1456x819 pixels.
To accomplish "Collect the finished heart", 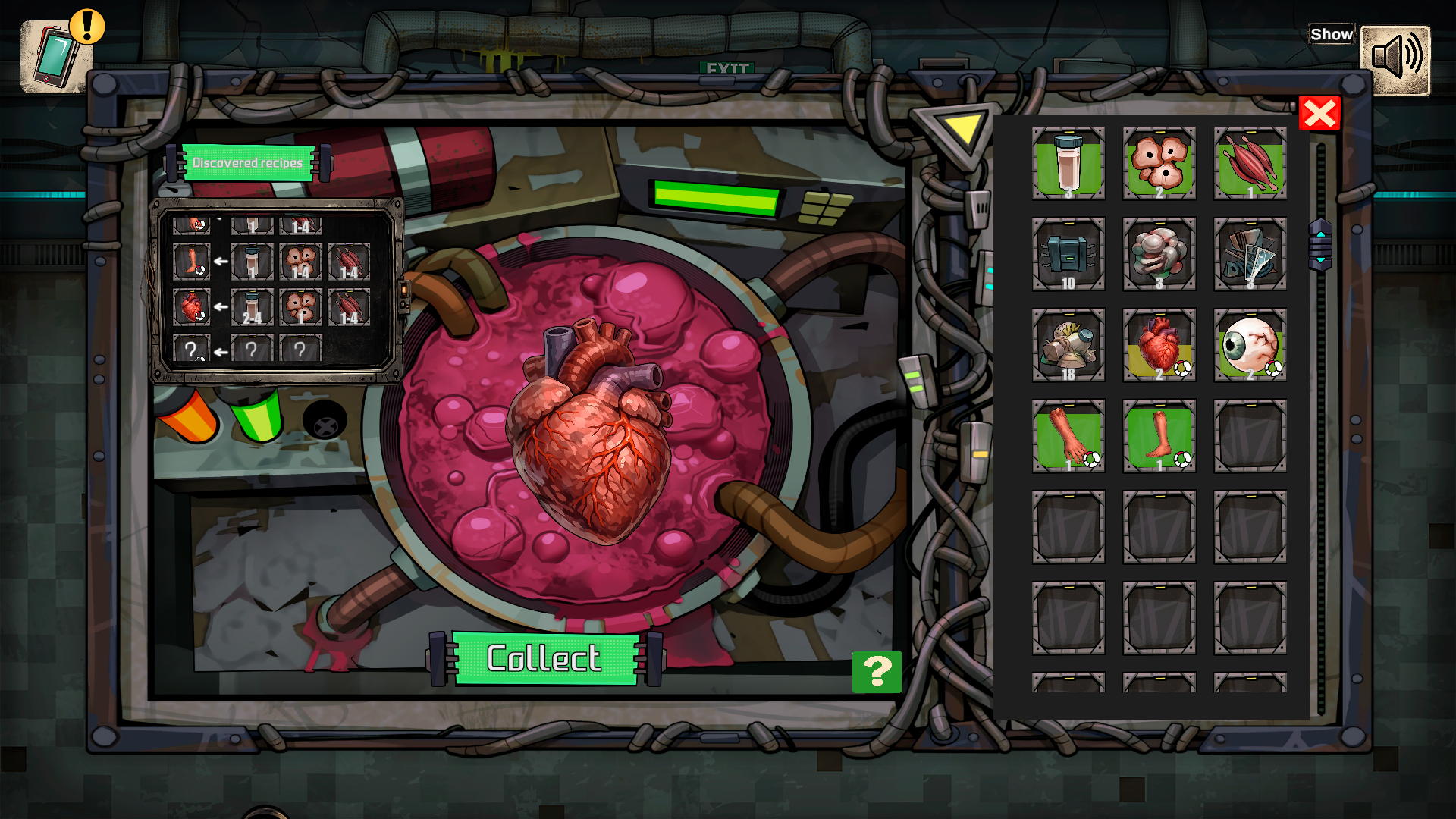I will tap(544, 658).
